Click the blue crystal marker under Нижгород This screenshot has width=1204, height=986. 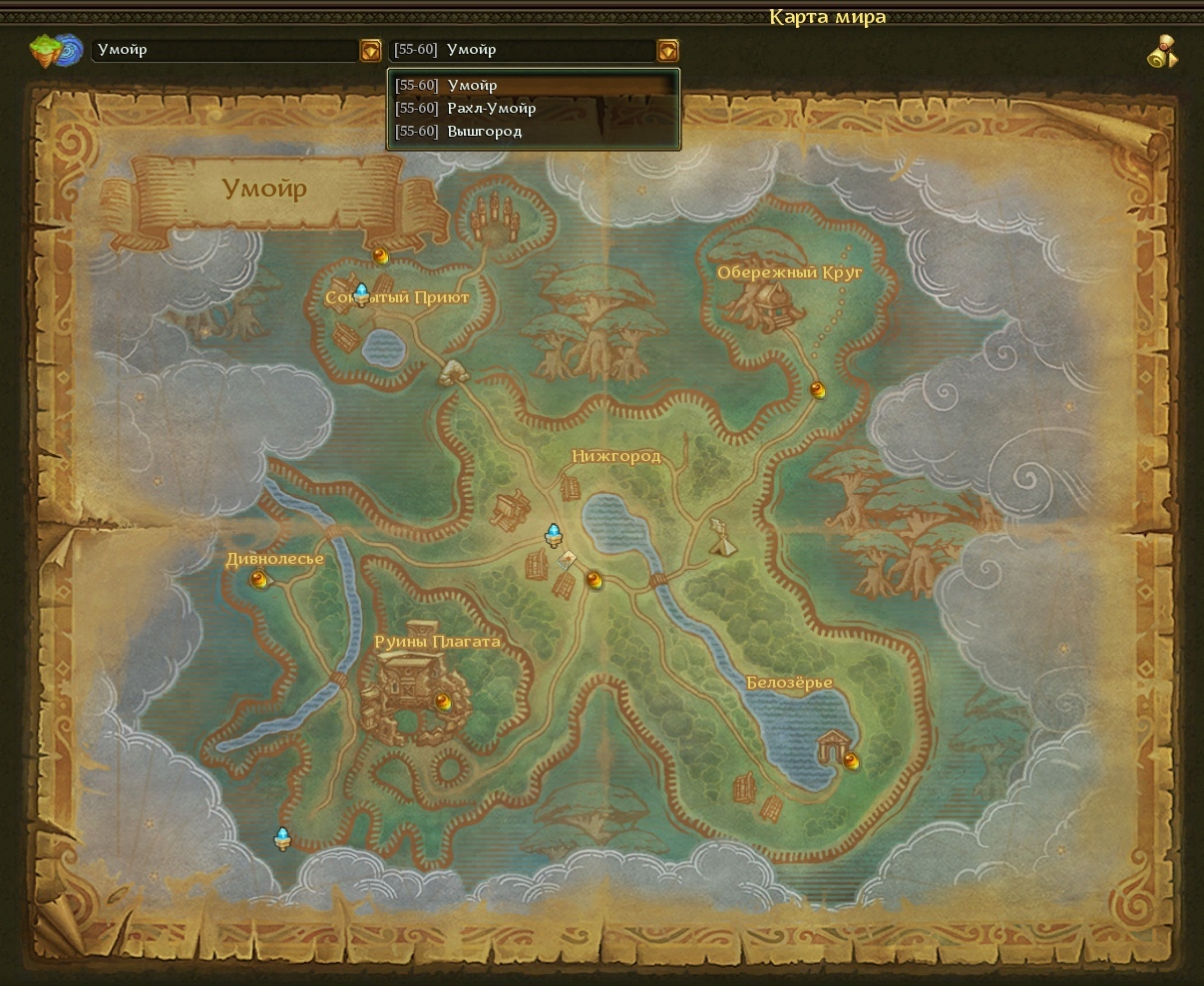tap(554, 535)
